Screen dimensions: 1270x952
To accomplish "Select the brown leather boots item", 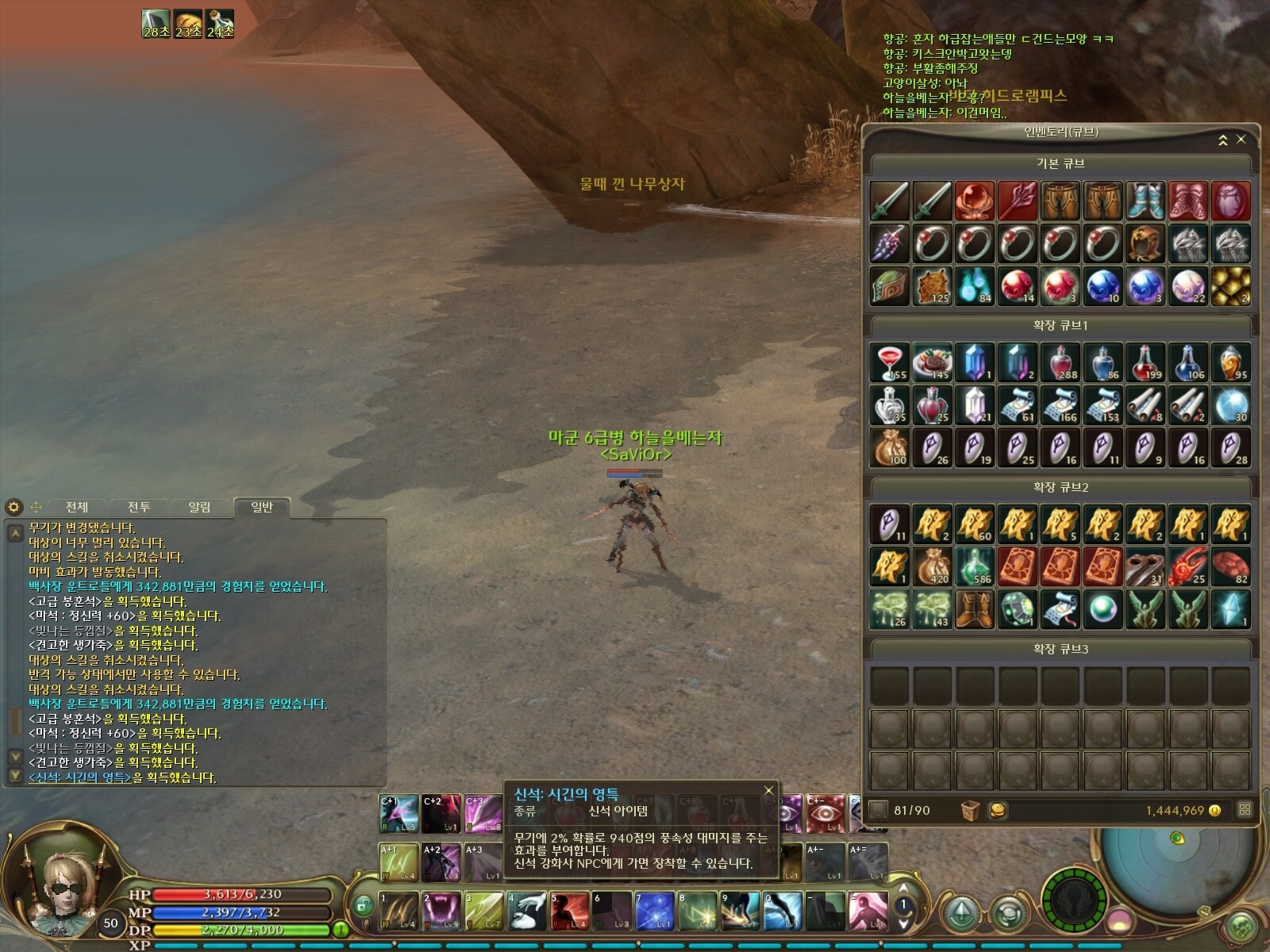I will click(x=975, y=609).
